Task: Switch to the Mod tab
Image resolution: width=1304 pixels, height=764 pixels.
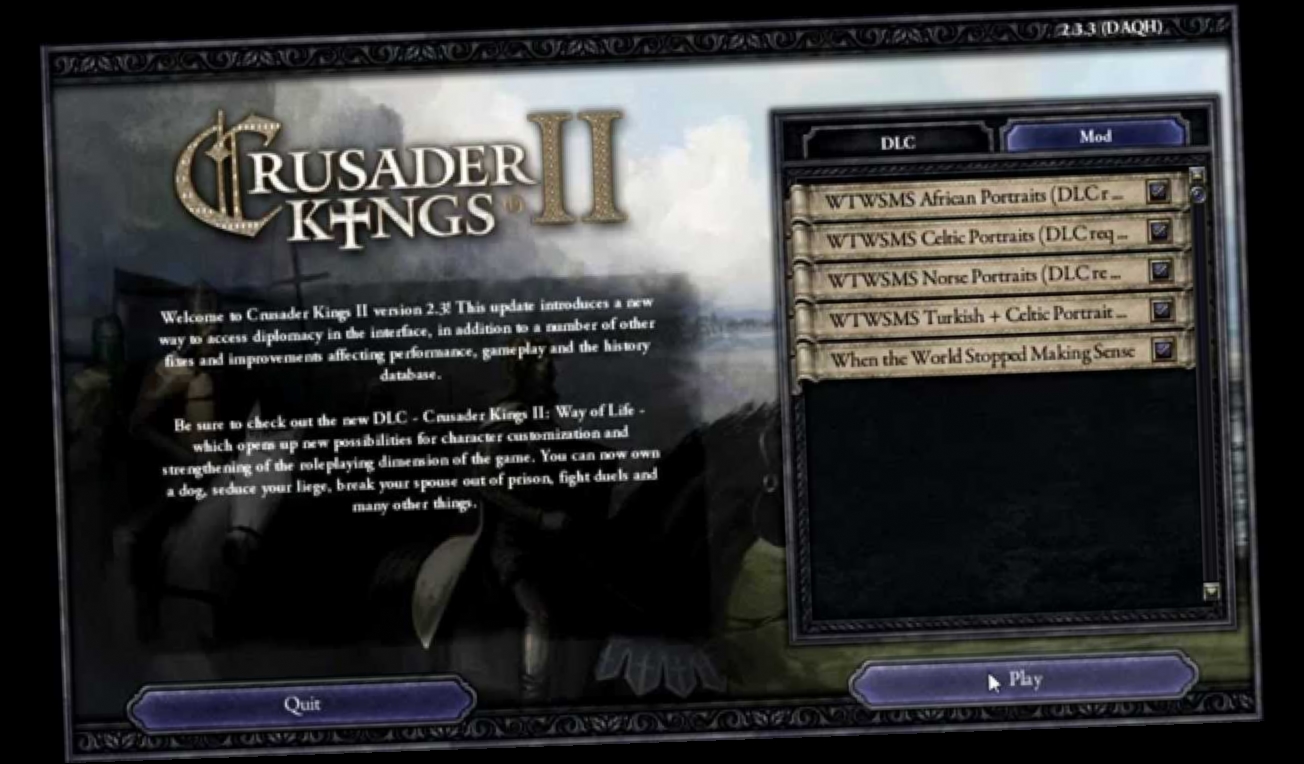Action: 1096,135
